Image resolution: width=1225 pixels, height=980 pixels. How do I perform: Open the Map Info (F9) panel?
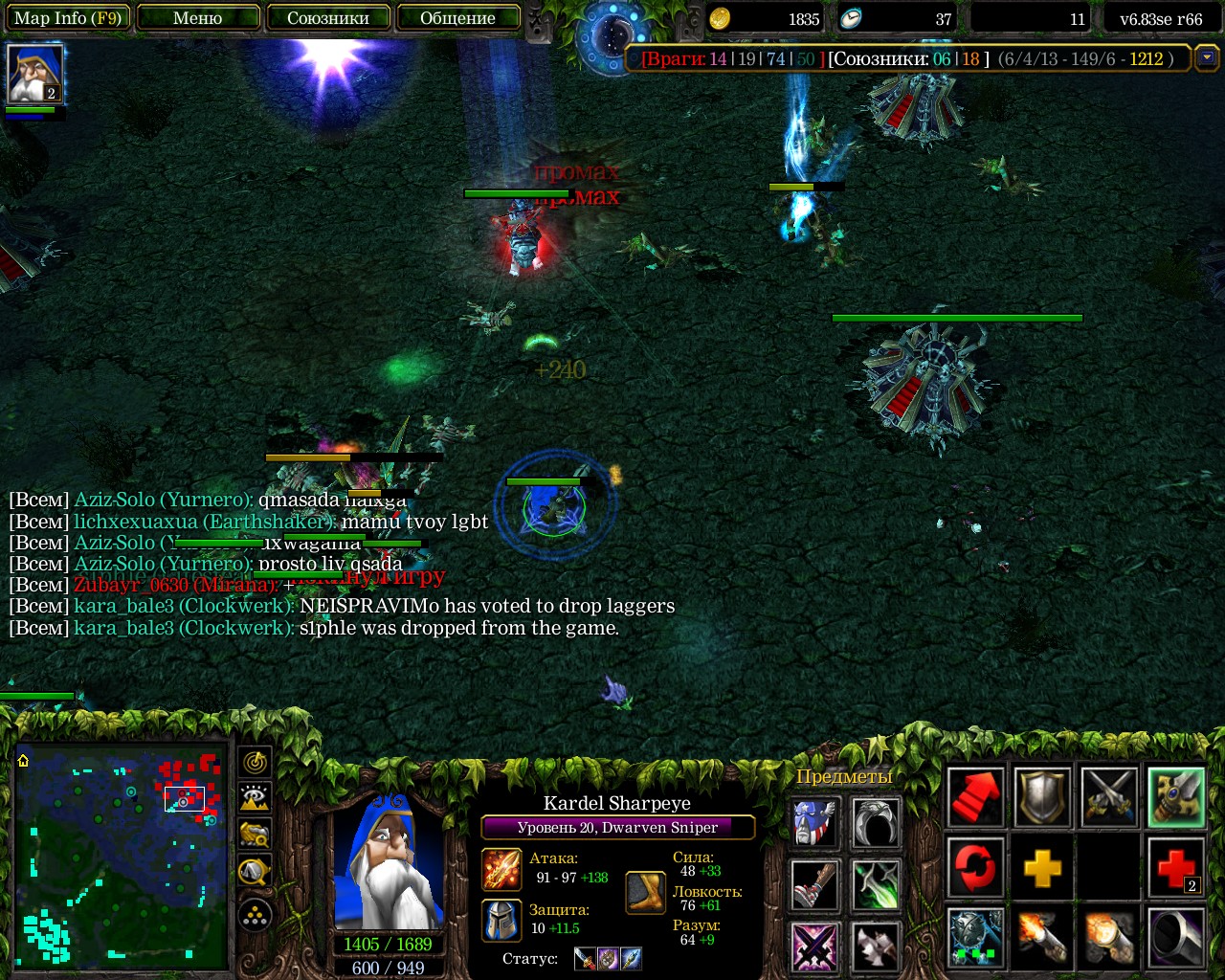[x=67, y=18]
